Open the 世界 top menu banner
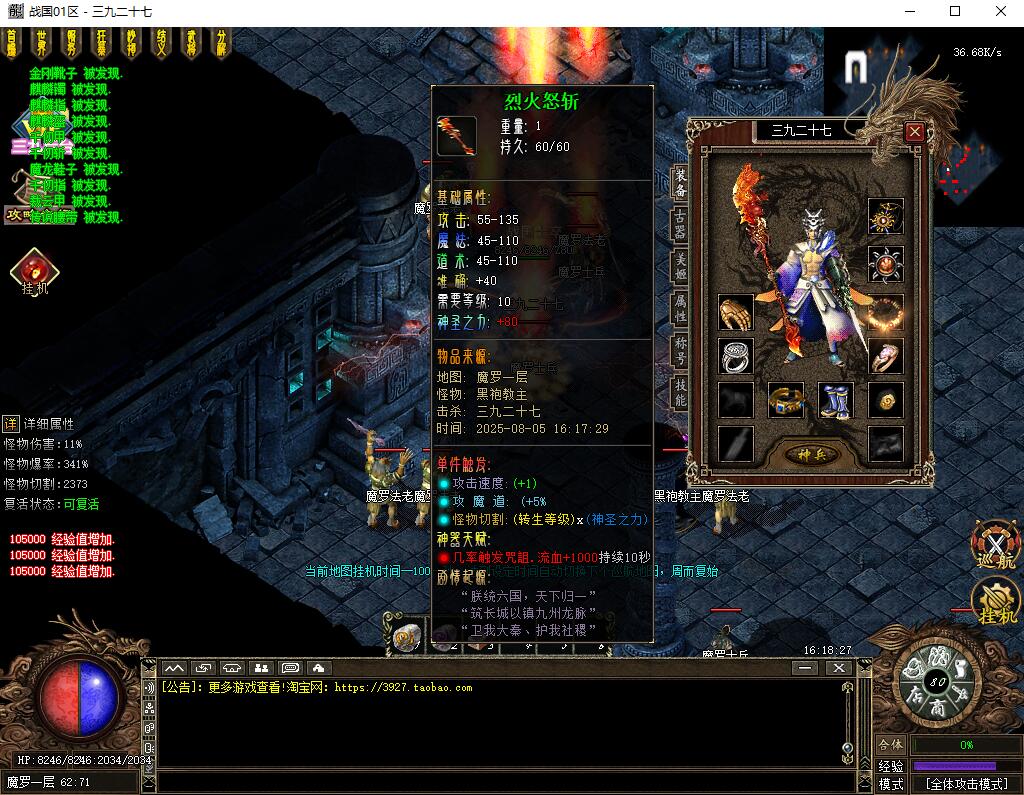The image size is (1024, 795). (x=41, y=43)
